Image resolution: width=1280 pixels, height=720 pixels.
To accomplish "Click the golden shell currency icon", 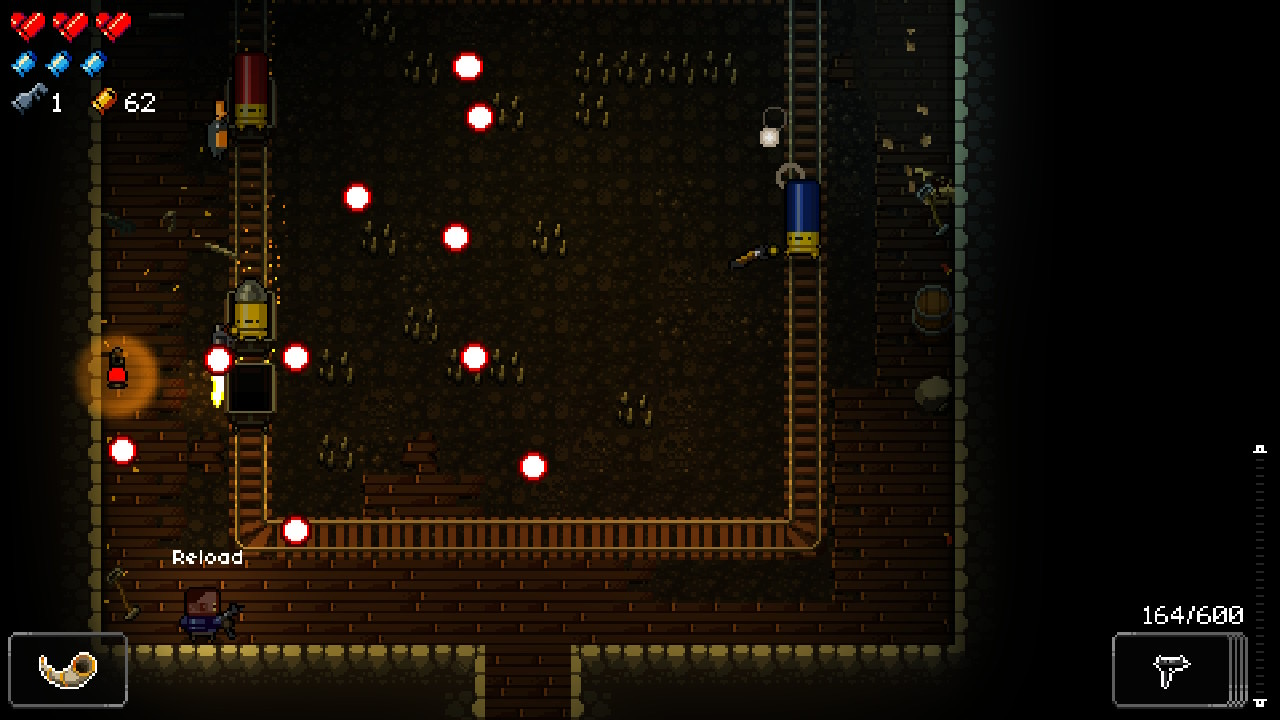I will pos(103,100).
